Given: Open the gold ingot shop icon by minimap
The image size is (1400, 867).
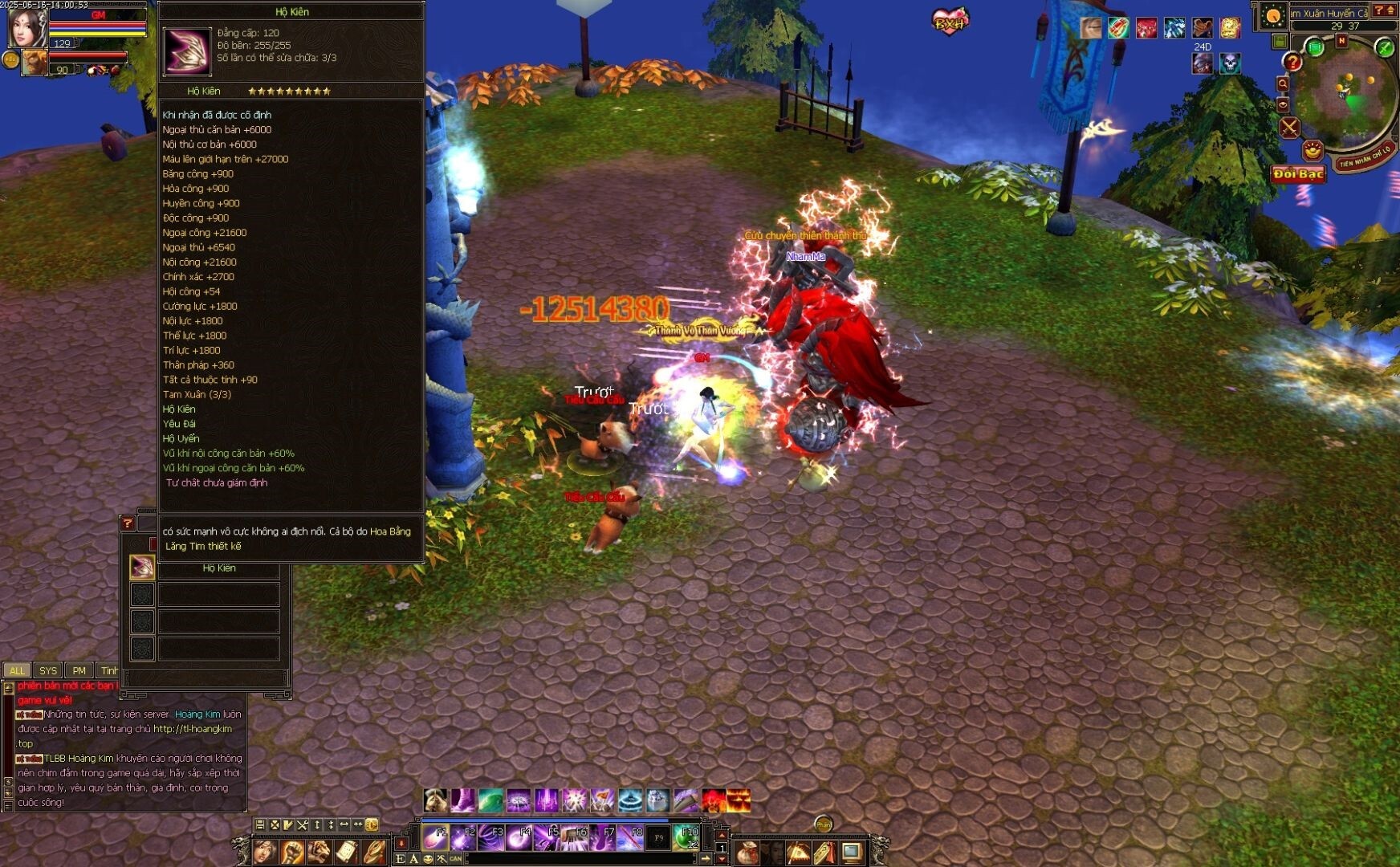Looking at the screenshot, I should tap(1312, 149).
